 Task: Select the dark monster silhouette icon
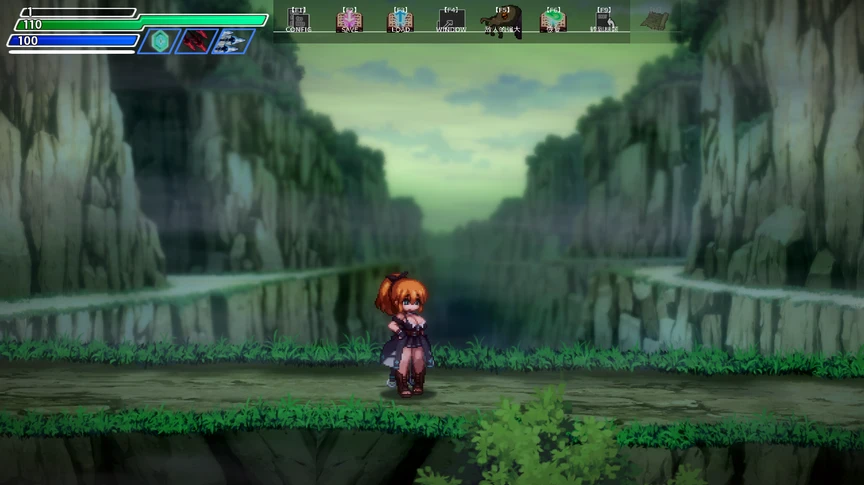502,19
